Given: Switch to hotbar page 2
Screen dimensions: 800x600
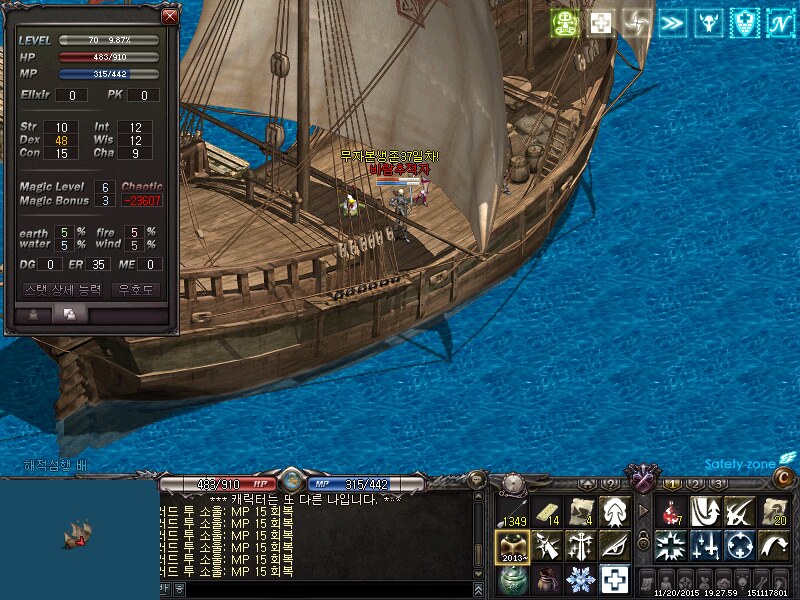Looking at the screenshot, I should pos(696,484).
